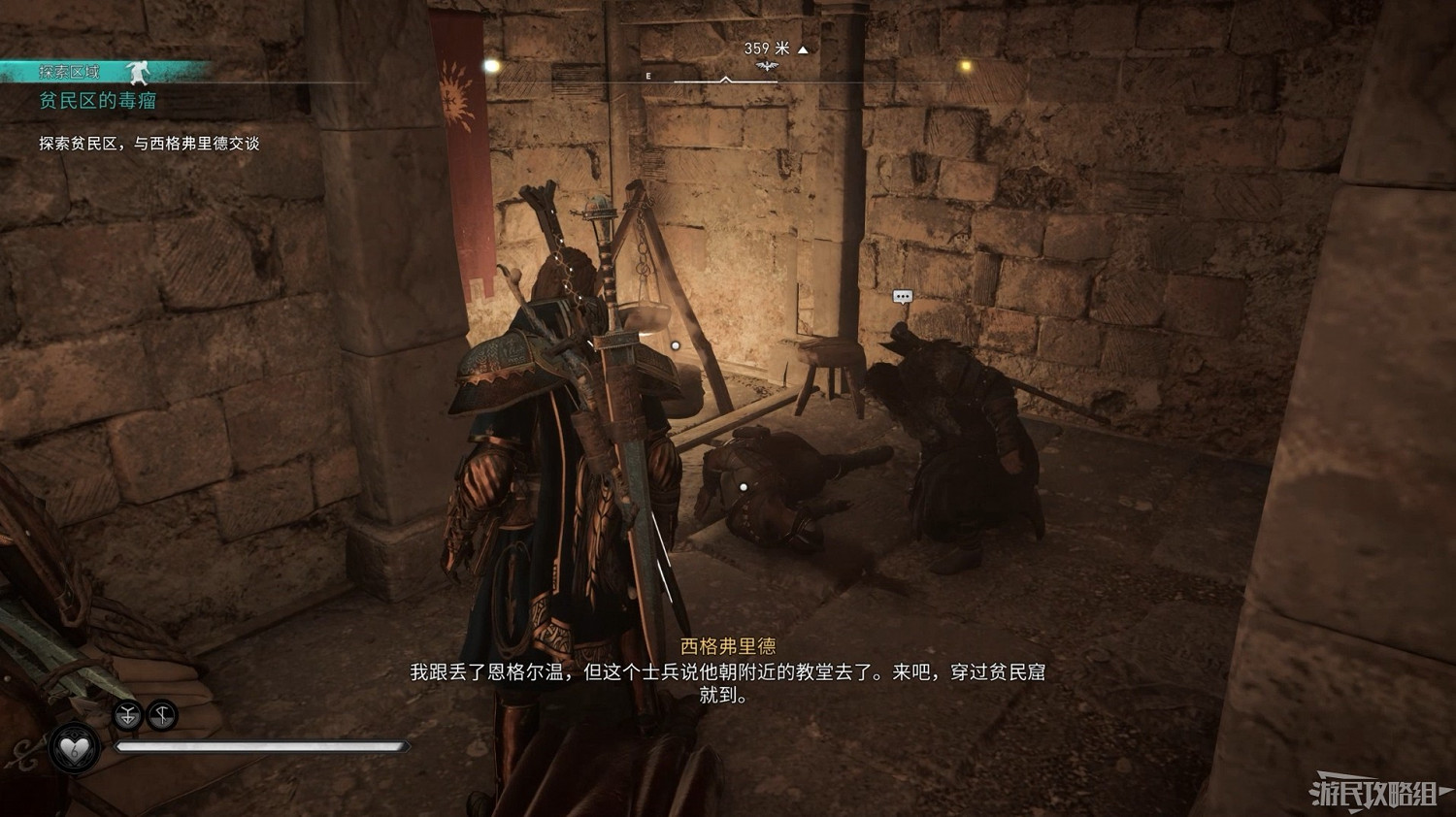Click the health bar at the bottom left
The height and width of the screenshot is (817, 1456).
click(262, 746)
